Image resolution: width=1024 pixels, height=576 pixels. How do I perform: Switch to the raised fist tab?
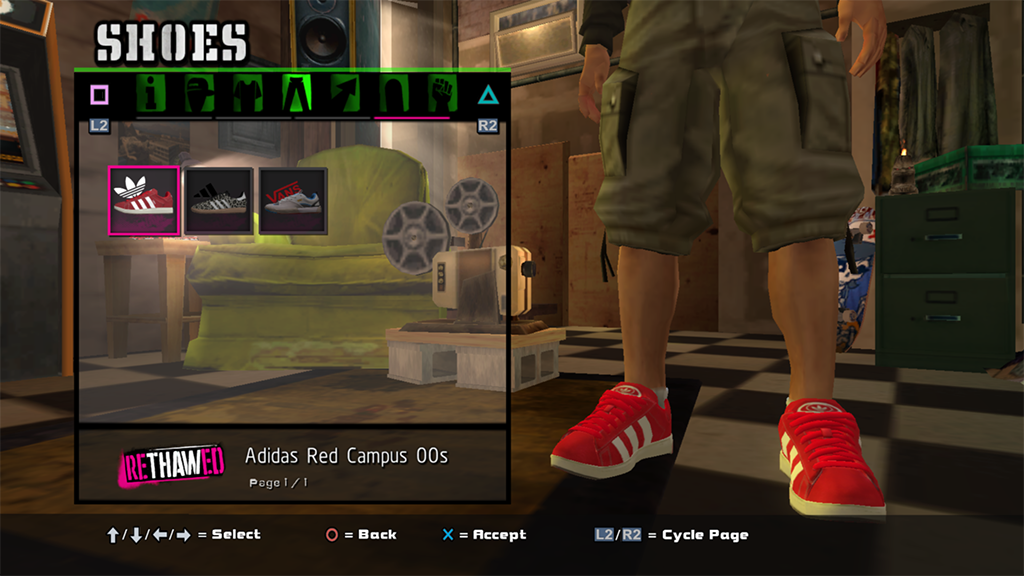pyautogui.click(x=440, y=94)
